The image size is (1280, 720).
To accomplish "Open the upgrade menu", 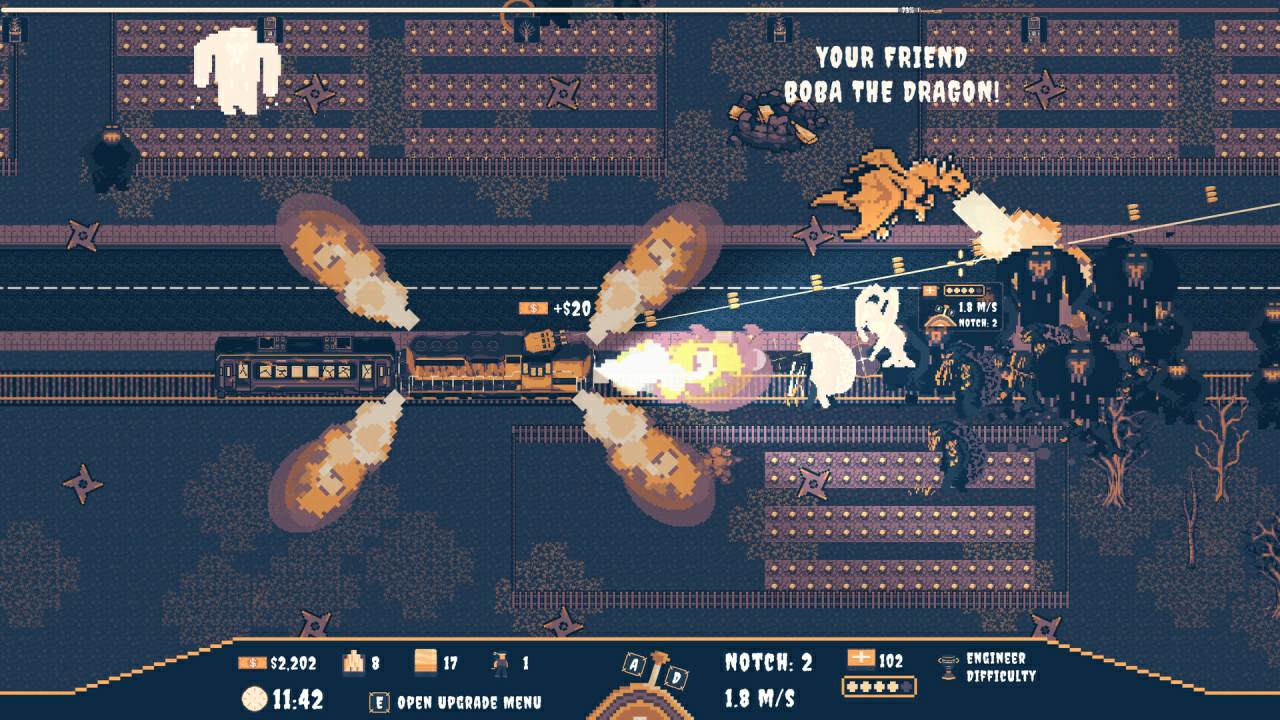I will click(457, 701).
